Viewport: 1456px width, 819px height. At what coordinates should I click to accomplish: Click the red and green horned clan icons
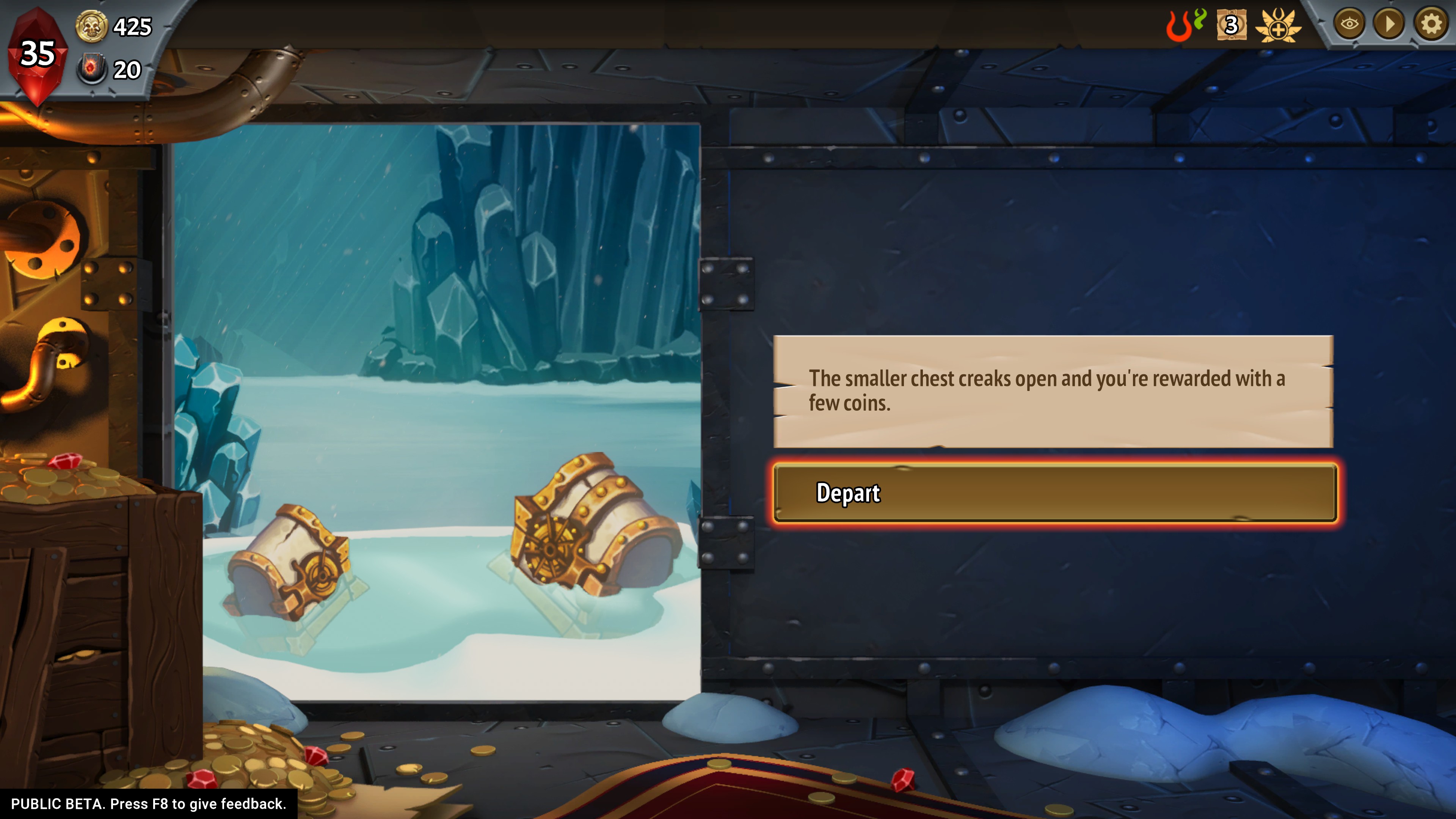(x=1185, y=25)
